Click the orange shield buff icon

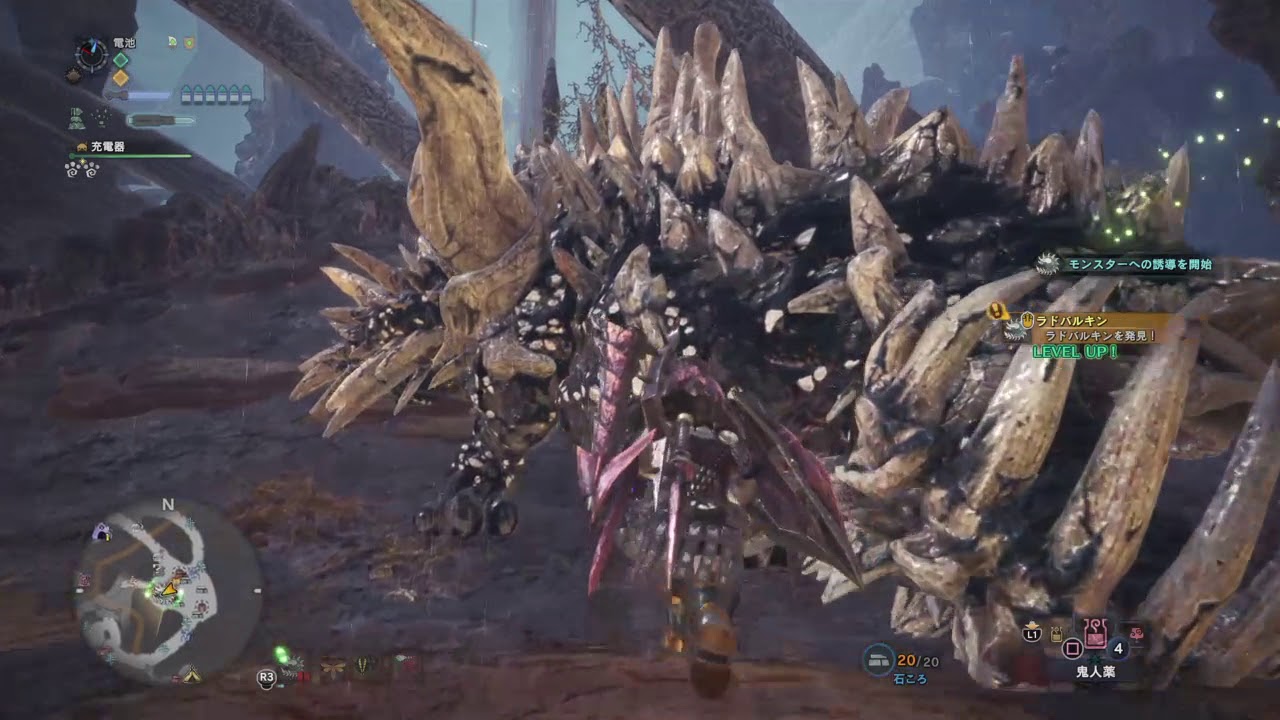tap(189, 42)
